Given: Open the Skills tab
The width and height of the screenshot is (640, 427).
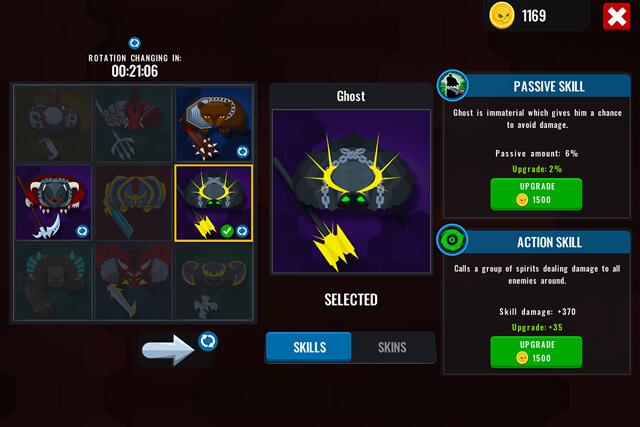Looking at the screenshot, I should click(309, 347).
